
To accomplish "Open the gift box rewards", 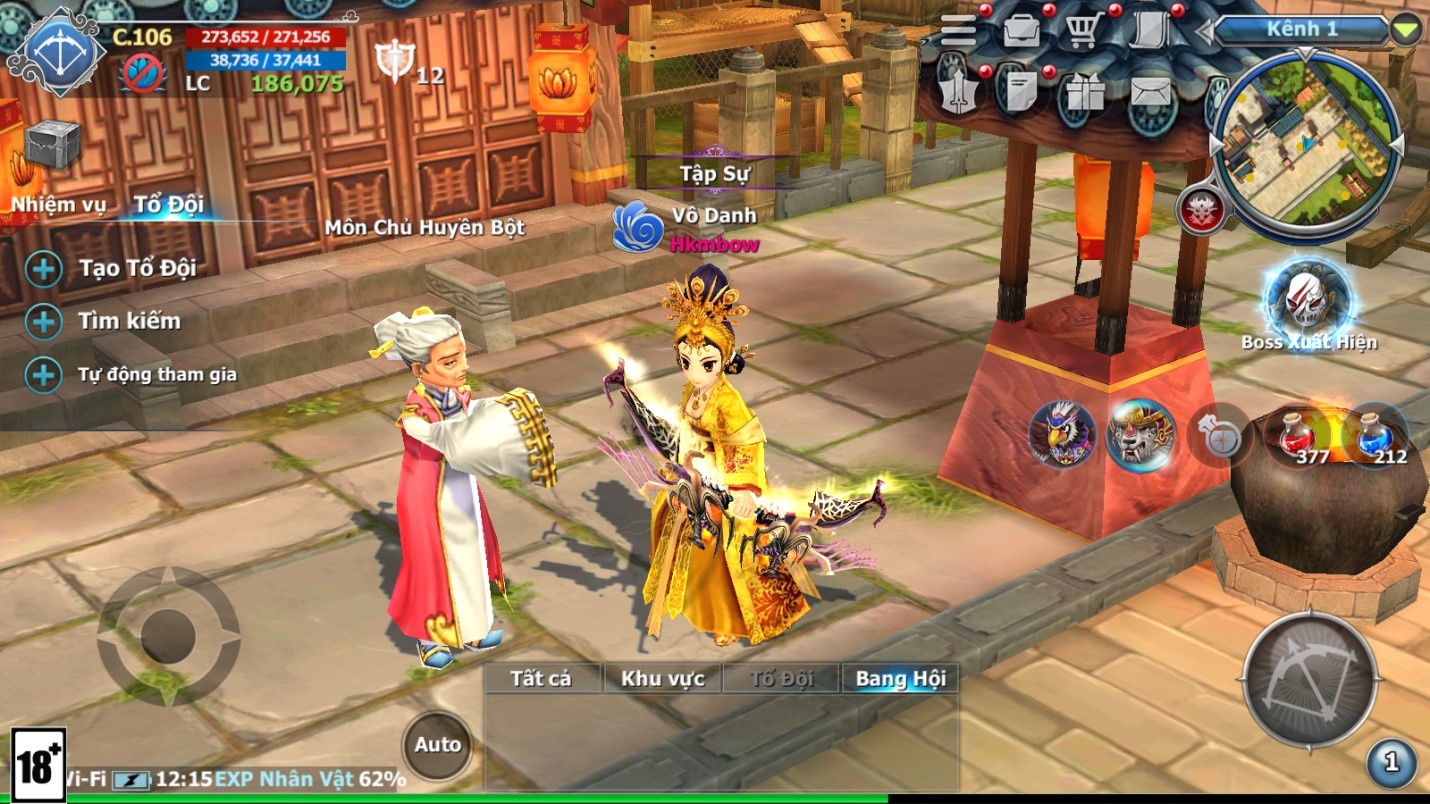I will click(x=1085, y=94).
